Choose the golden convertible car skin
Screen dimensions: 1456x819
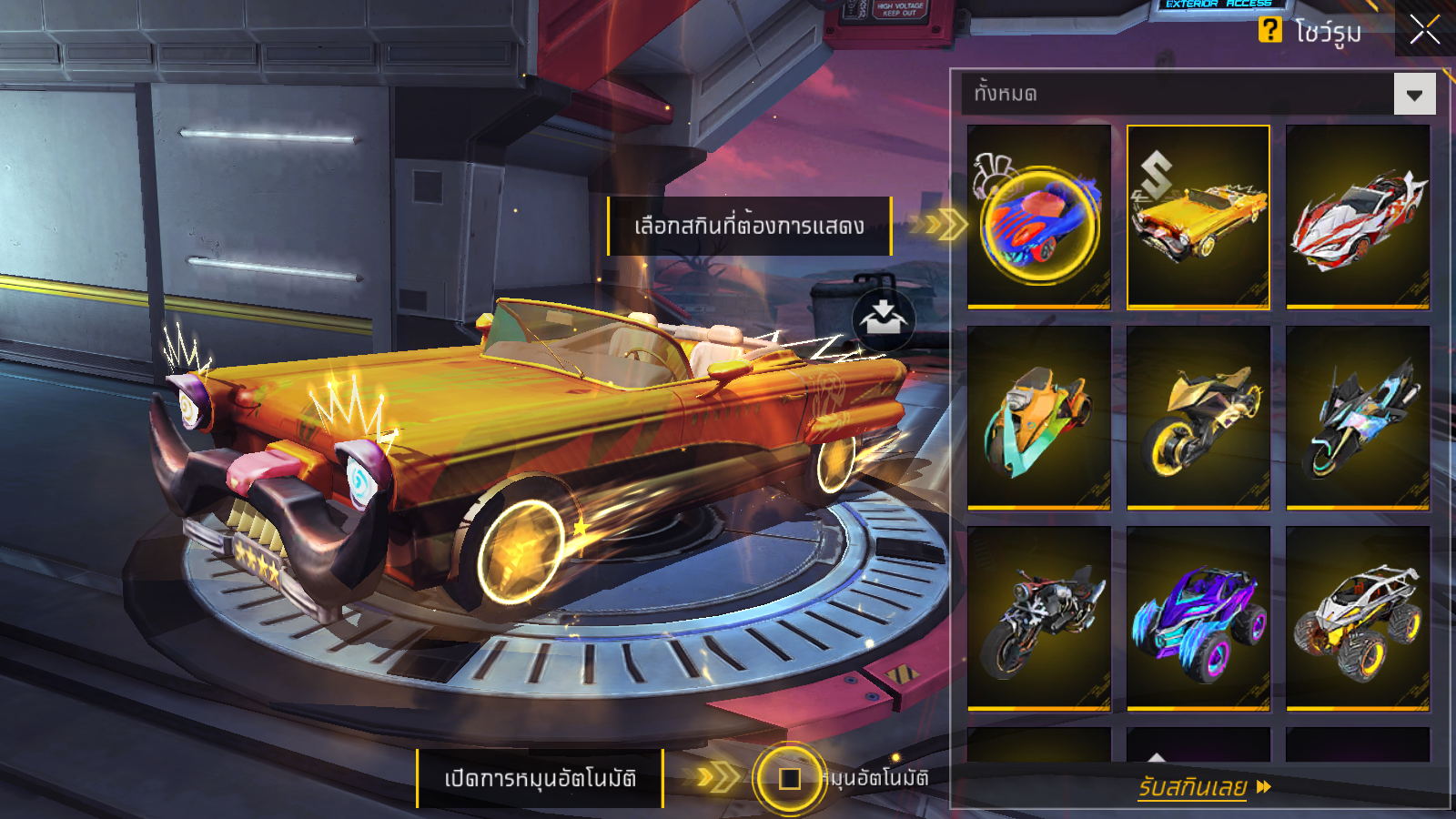tap(1198, 217)
